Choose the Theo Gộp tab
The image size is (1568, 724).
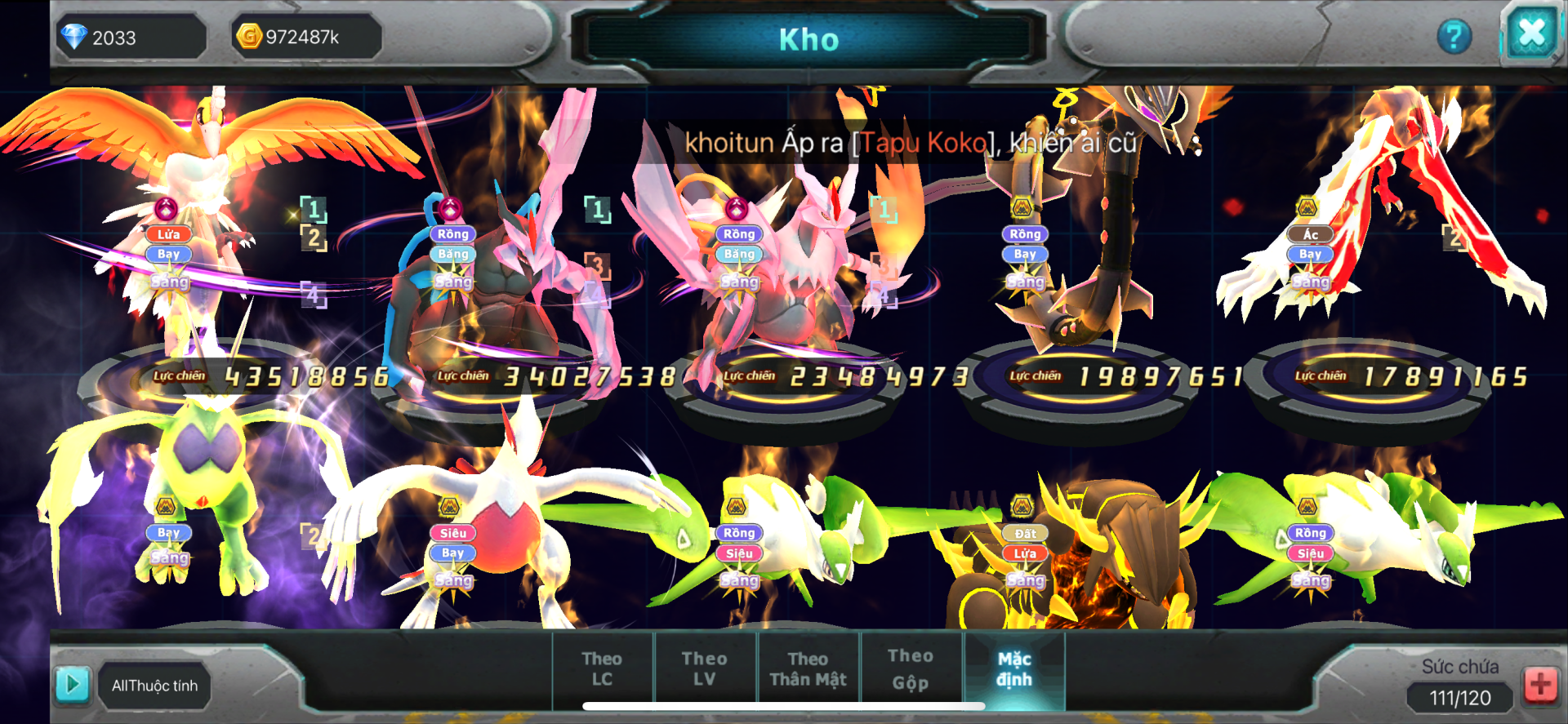[911, 668]
